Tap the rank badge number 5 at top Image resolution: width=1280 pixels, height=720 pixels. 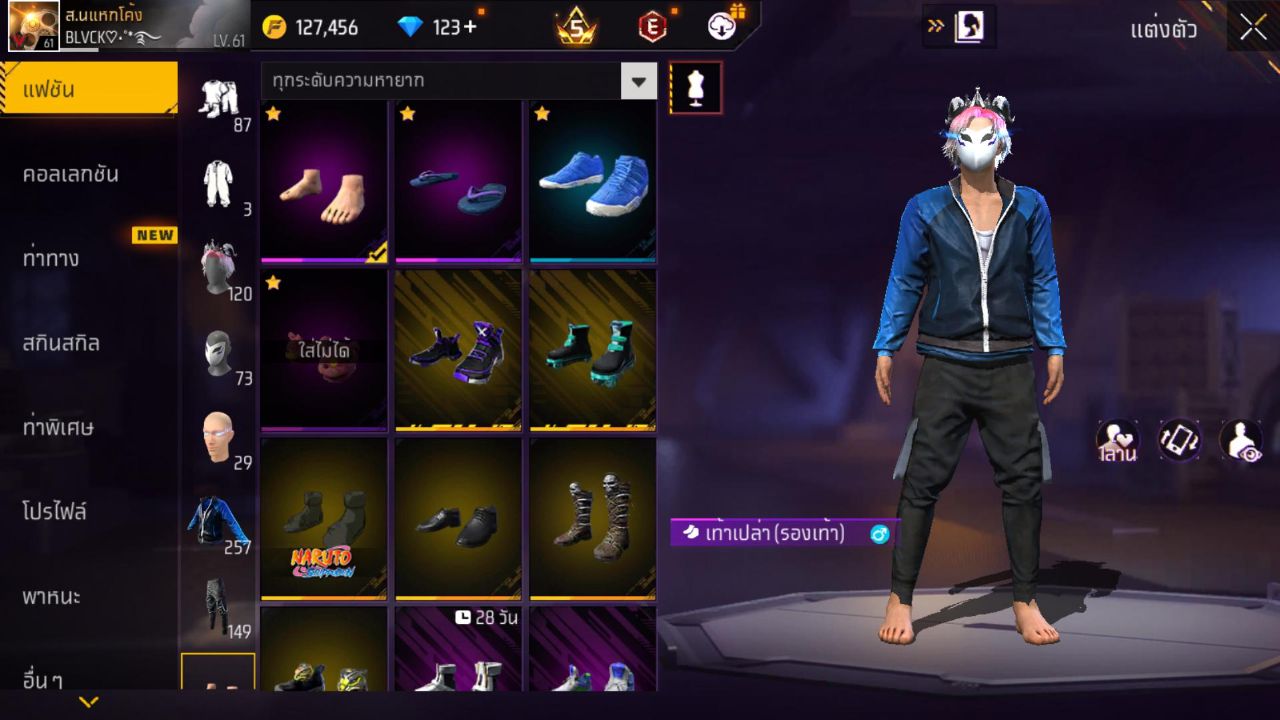(x=577, y=27)
